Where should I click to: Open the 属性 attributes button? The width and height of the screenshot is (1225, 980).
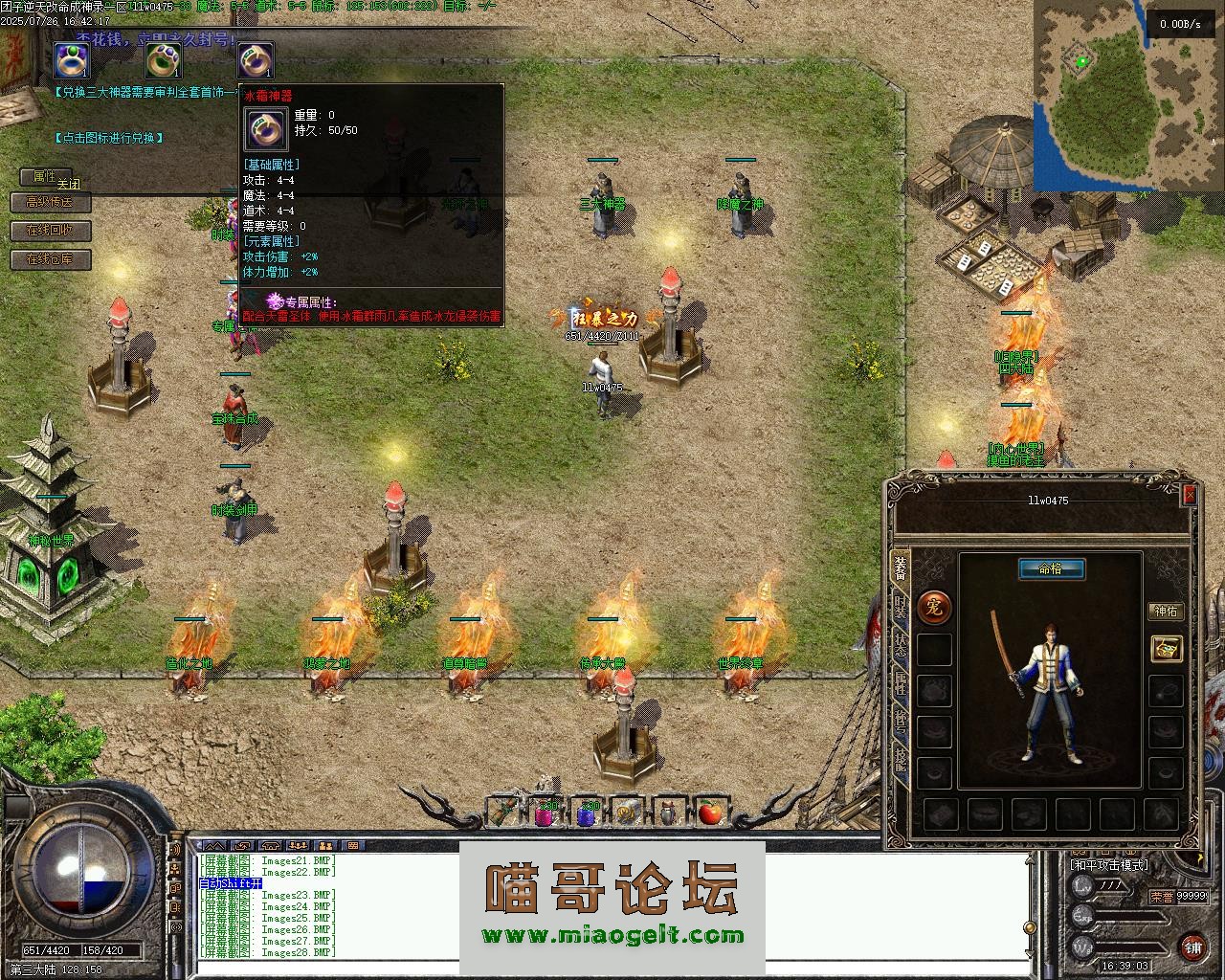(44, 176)
